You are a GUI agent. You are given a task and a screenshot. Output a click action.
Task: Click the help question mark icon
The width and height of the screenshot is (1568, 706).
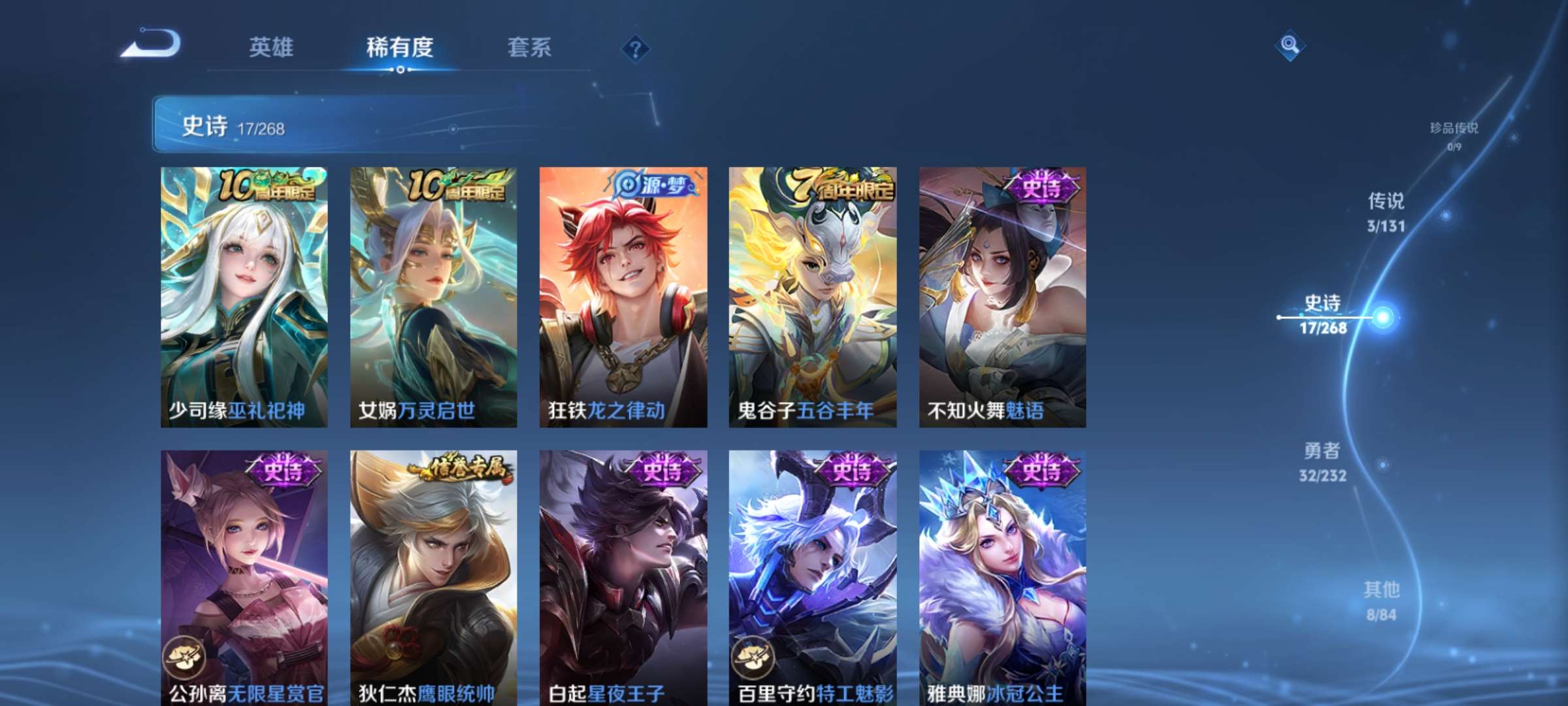click(x=636, y=47)
